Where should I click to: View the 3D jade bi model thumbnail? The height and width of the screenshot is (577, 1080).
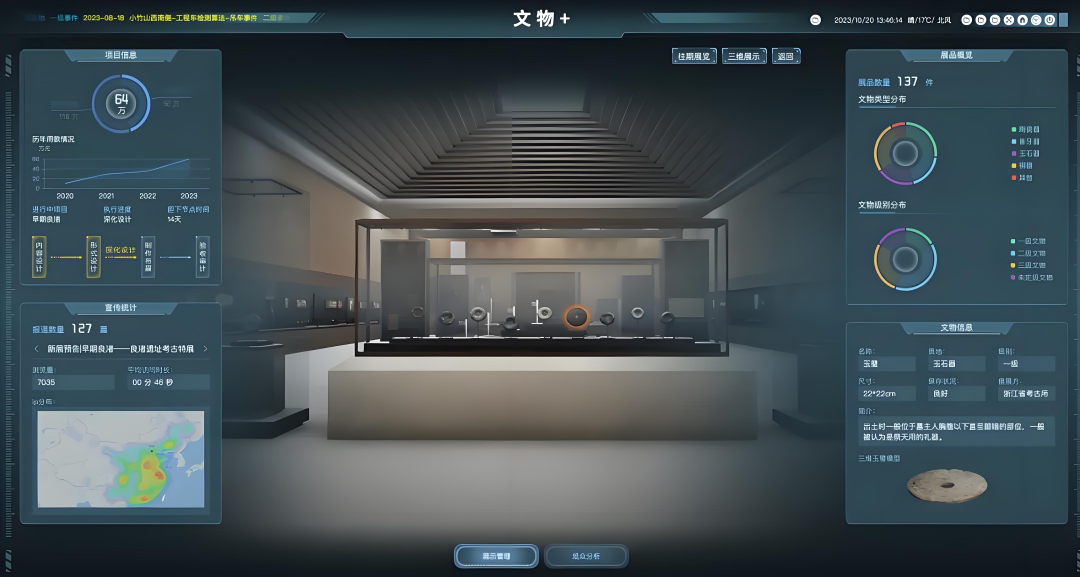(946, 485)
